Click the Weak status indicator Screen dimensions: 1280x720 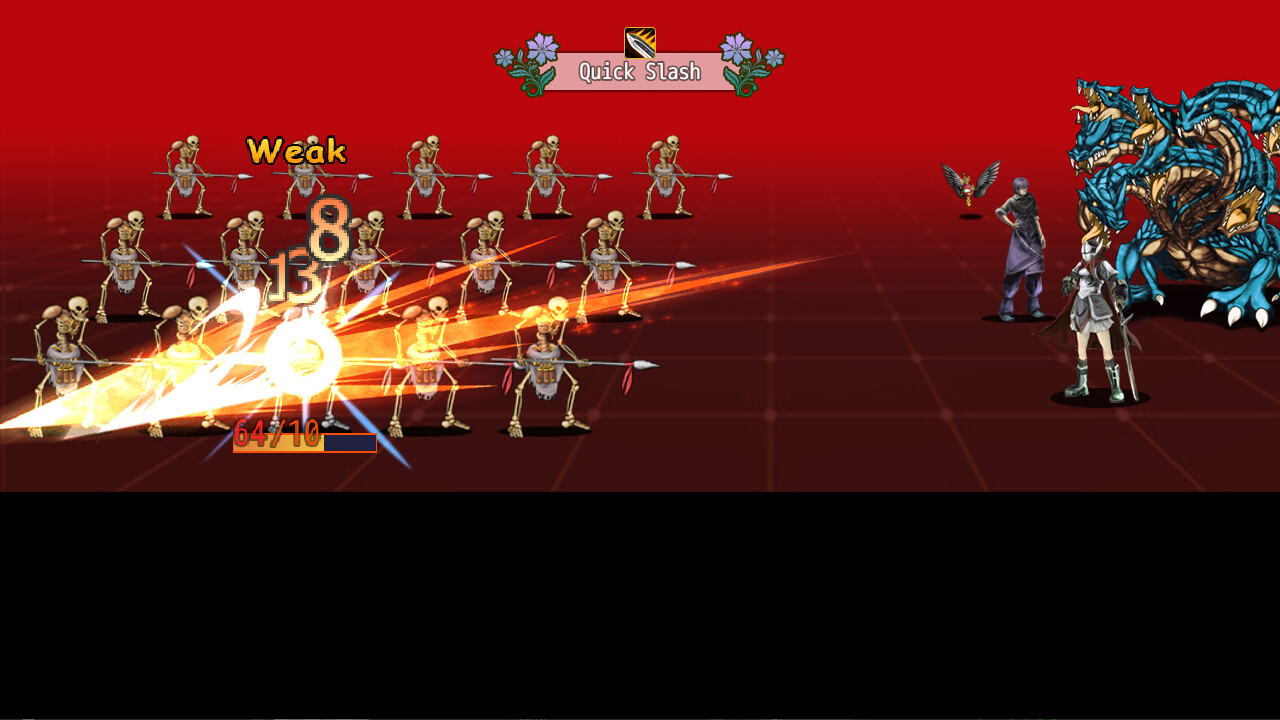click(295, 152)
